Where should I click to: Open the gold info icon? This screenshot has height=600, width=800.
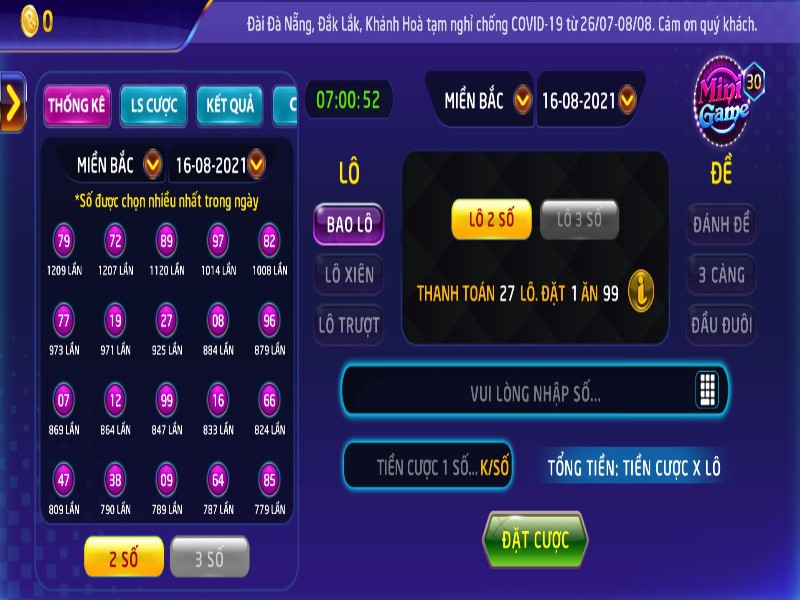coord(641,292)
